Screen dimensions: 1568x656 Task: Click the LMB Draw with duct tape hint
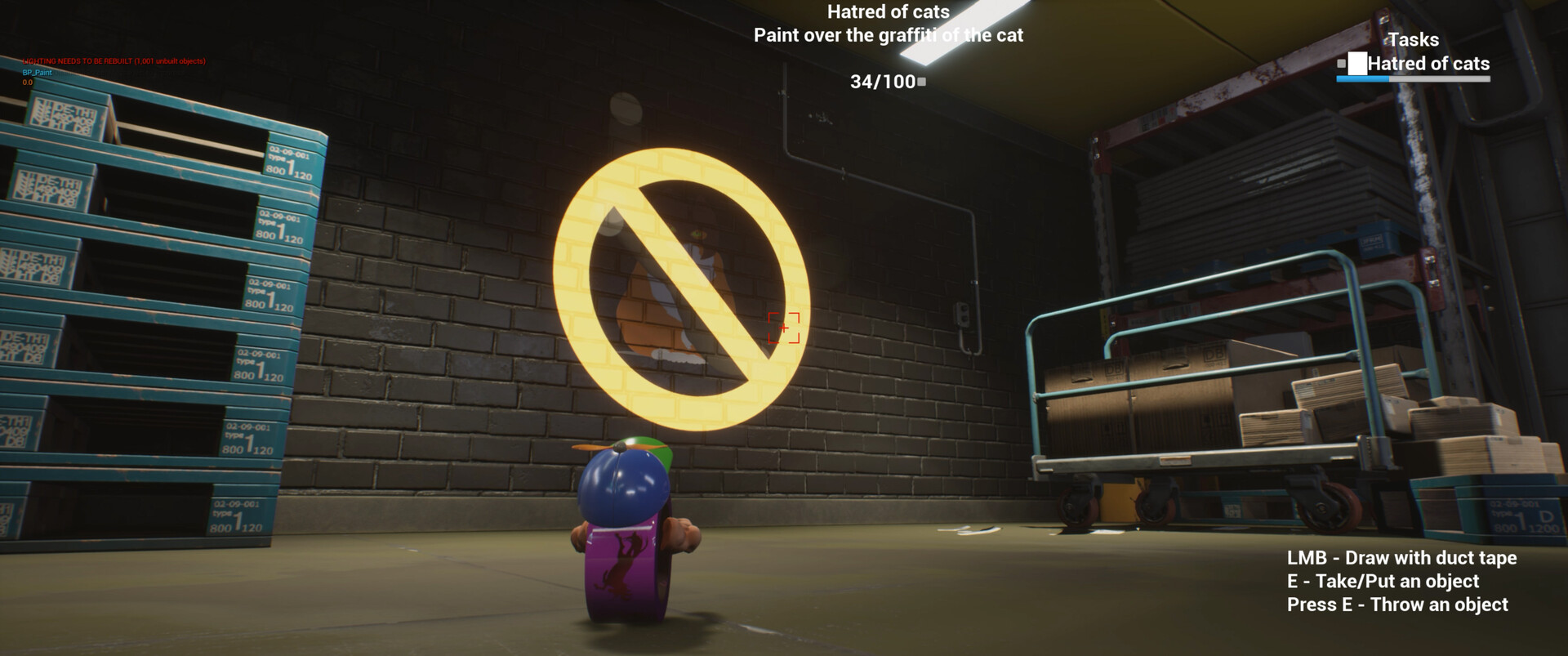1403,558
